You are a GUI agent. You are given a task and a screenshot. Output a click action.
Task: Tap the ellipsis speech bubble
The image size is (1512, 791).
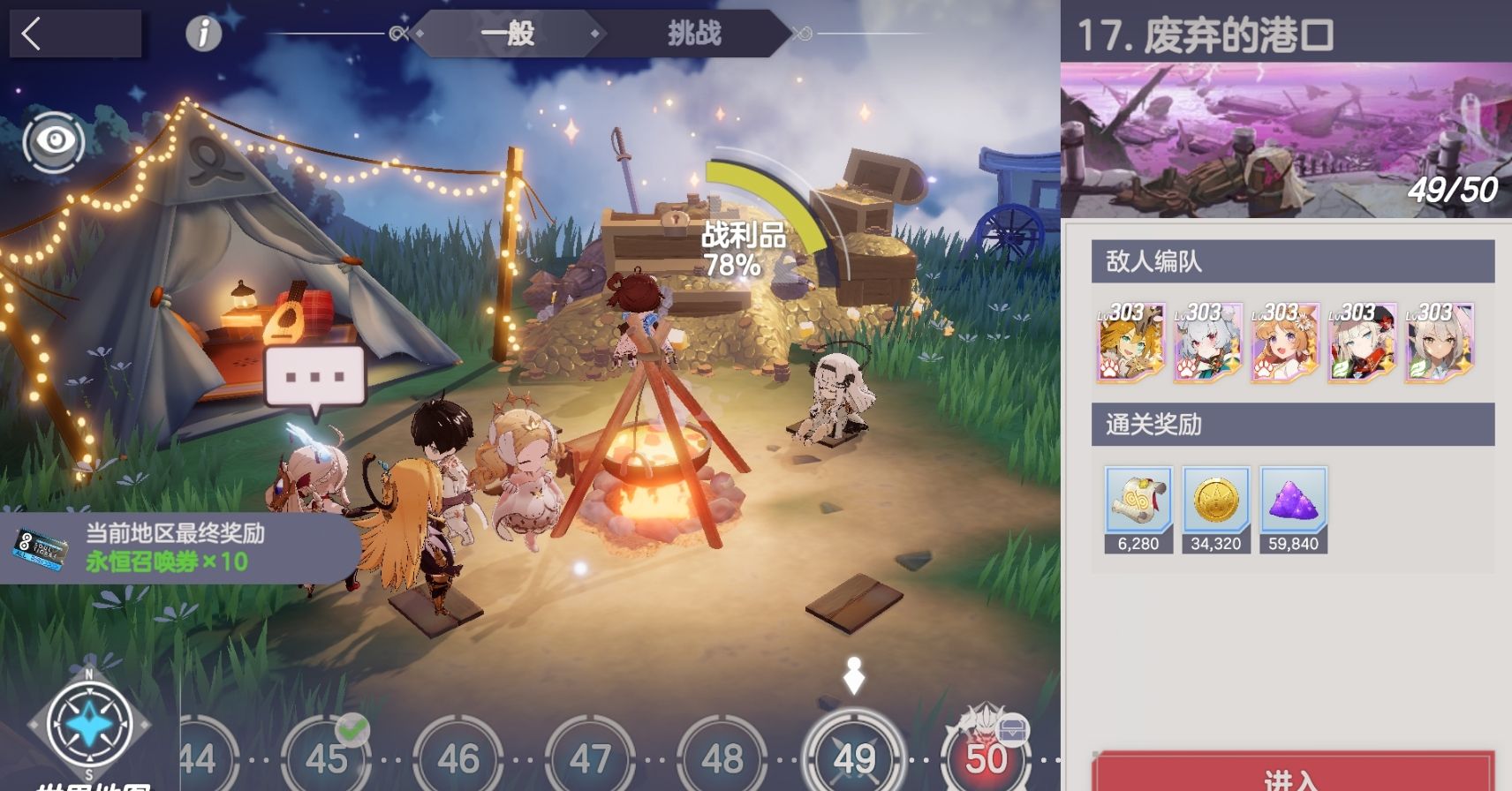tap(315, 377)
